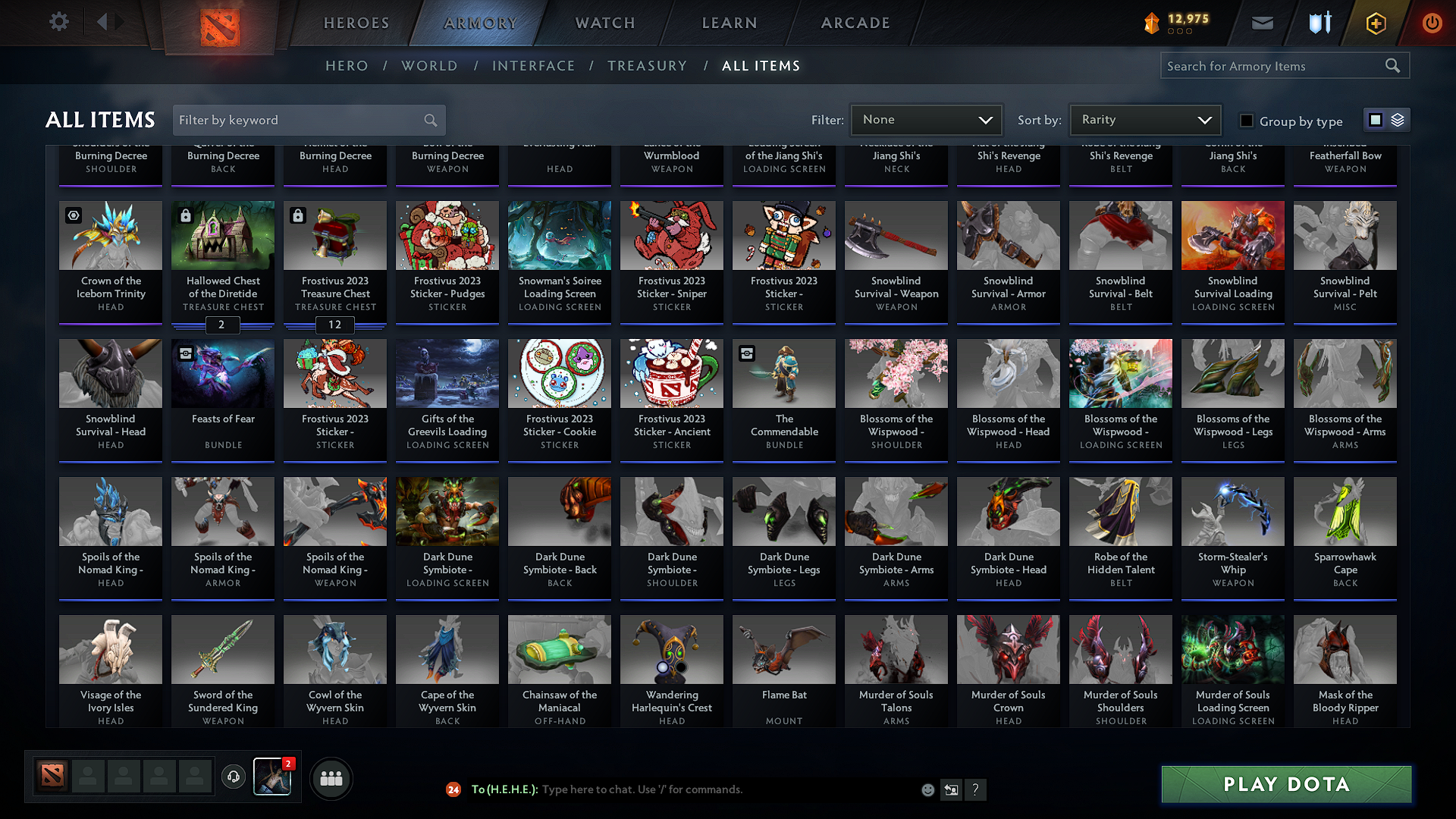The image size is (1456, 819).
Task: Open the Sort by Rarity dropdown
Action: click(1145, 119)
